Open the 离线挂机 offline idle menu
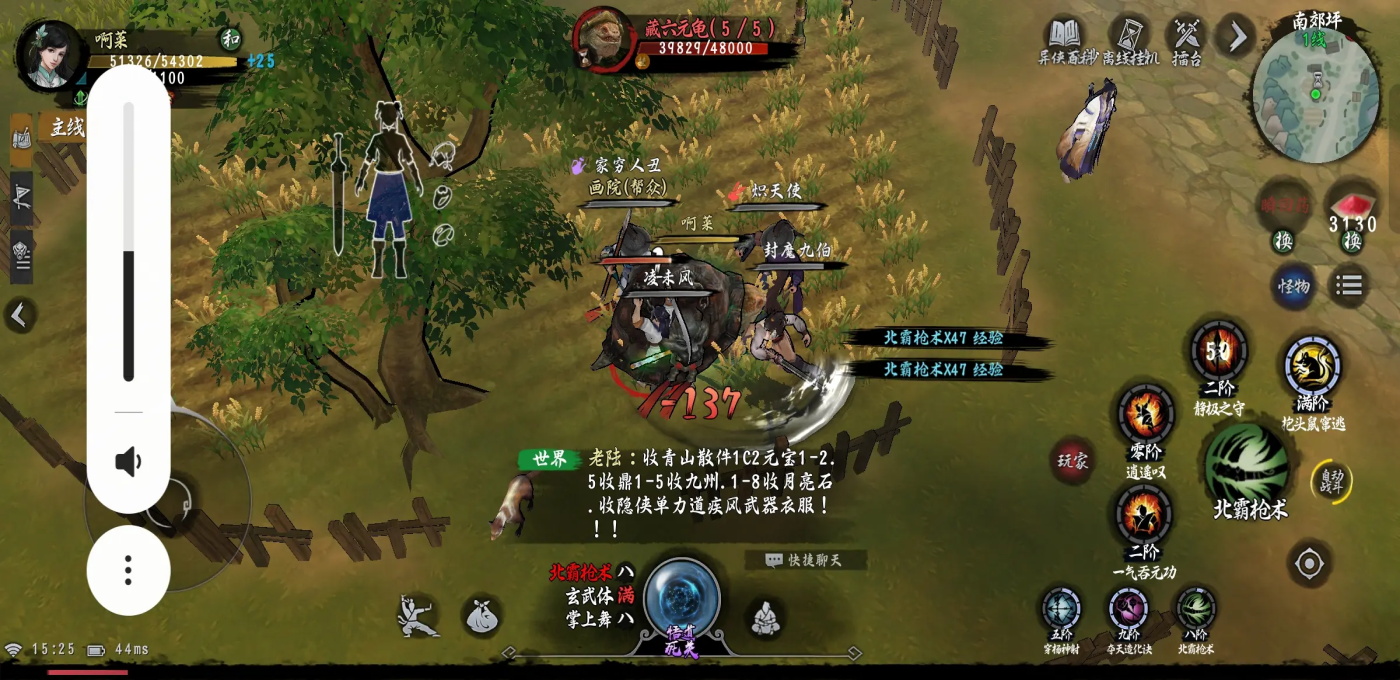Viewport: 1400px width, 680px height. [x=1131, y=39]
